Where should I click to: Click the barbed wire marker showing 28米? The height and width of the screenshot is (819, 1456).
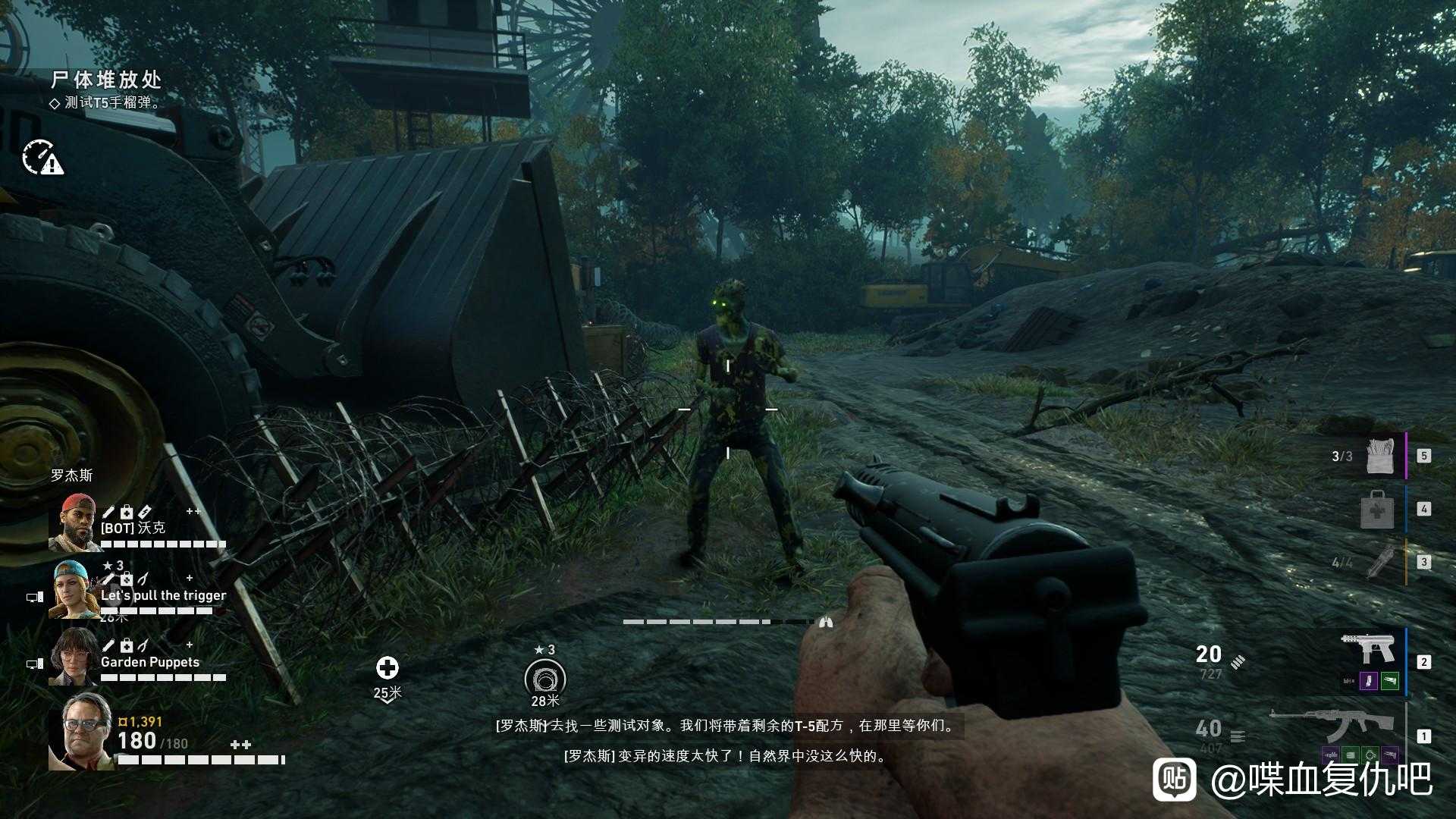point(544,676)
